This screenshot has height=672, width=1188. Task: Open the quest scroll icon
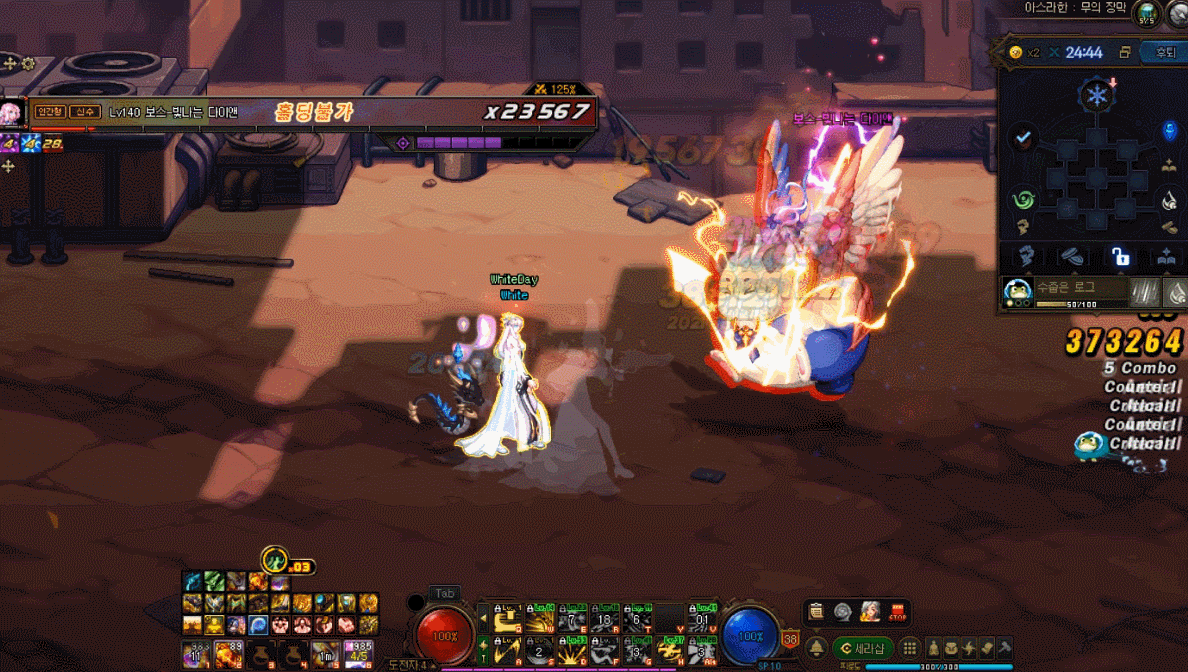pyautogui.click(x=817, y=612)
